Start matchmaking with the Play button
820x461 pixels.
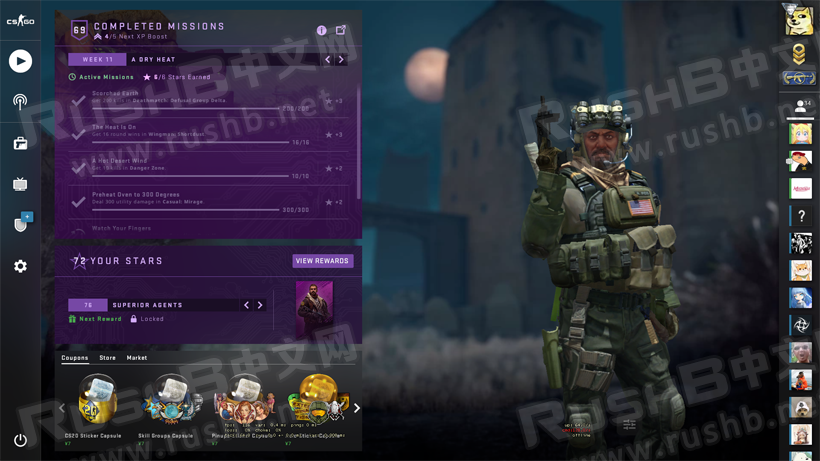(20, 61)
